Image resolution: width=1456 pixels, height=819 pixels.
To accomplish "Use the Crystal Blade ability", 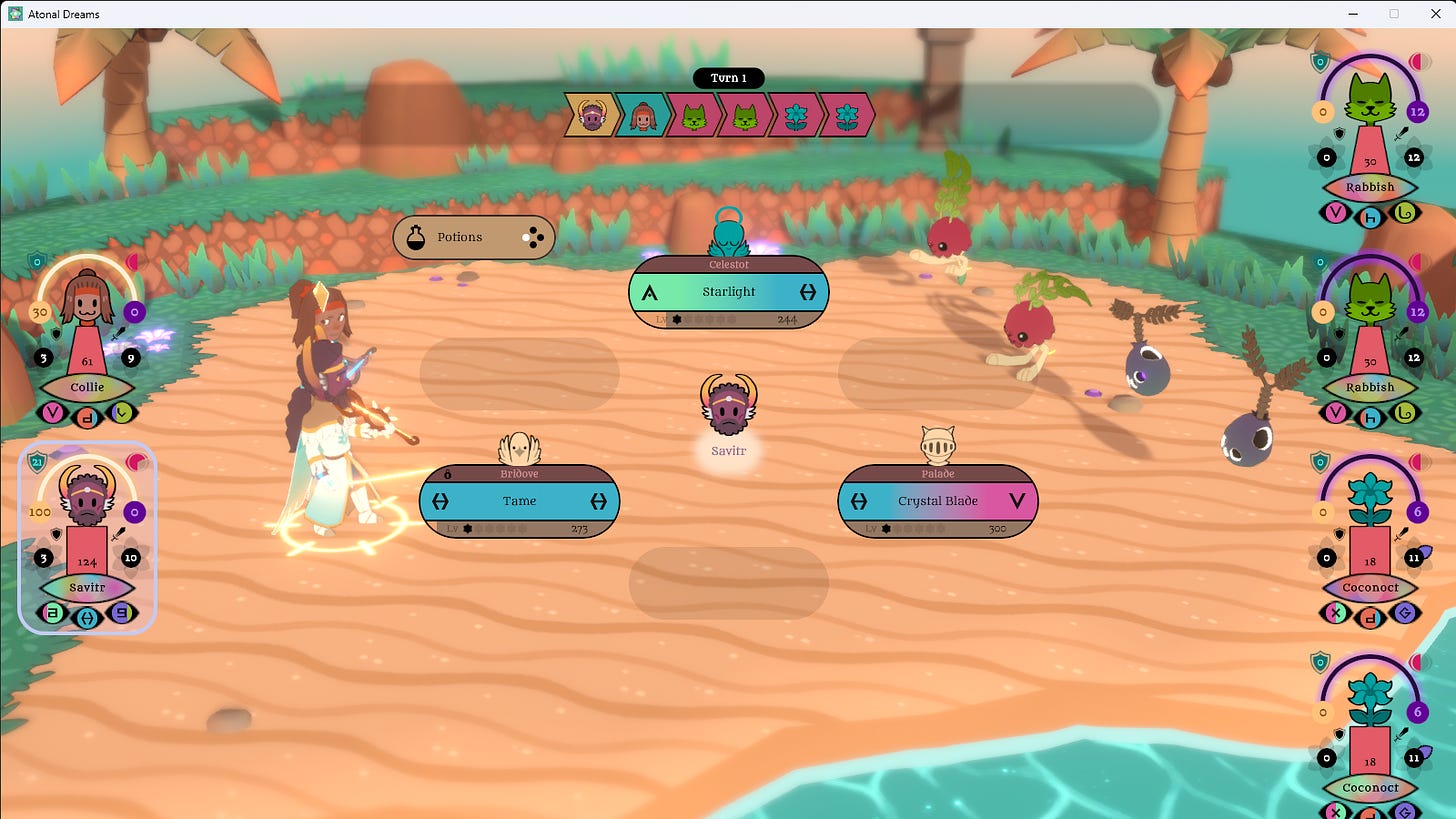I will (x=937, y=501).
